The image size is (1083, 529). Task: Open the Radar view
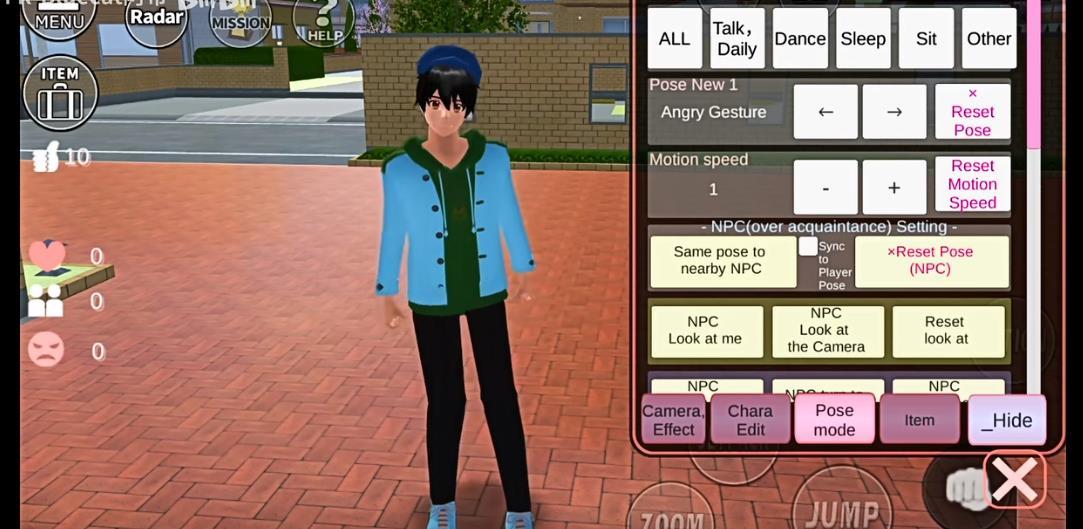click(156, 19)
